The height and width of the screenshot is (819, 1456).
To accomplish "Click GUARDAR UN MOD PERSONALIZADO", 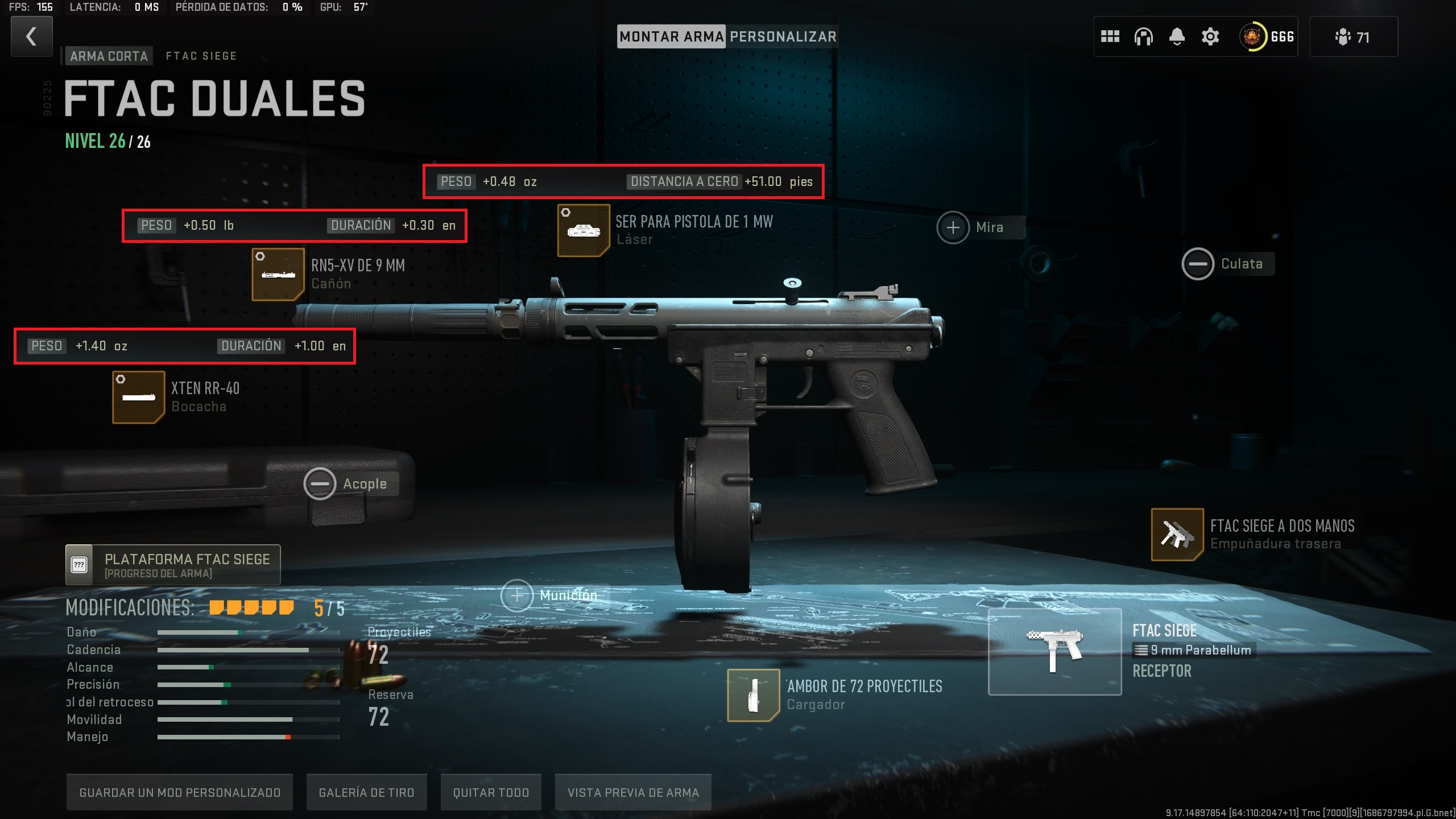I will (x=180, y=792).
